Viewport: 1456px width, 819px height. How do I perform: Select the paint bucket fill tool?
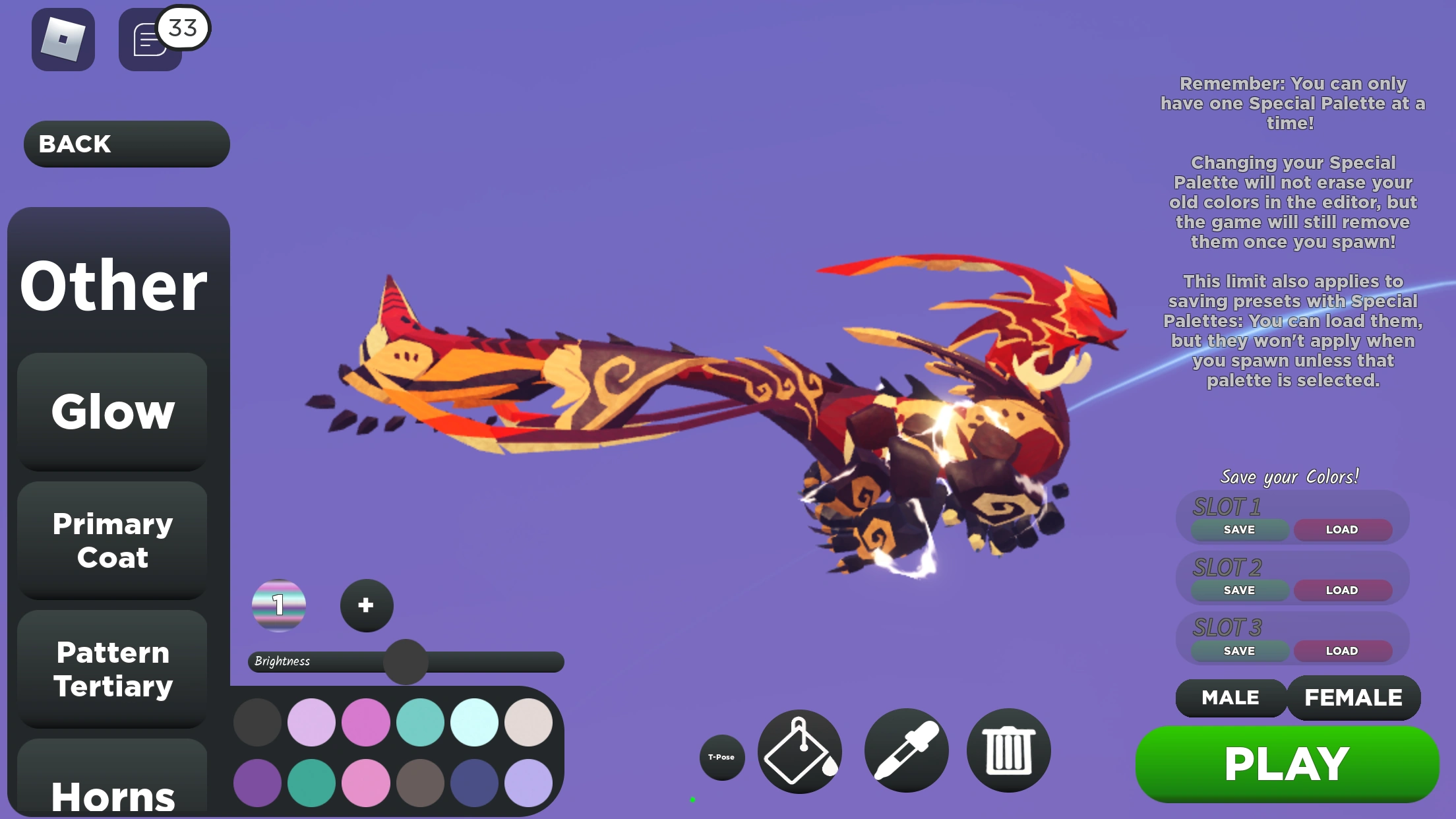[x=800, y=751]
